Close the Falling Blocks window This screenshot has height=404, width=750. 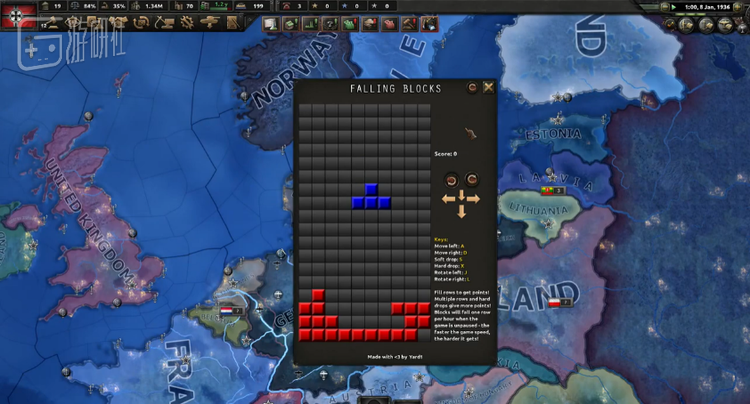(489, 88)
